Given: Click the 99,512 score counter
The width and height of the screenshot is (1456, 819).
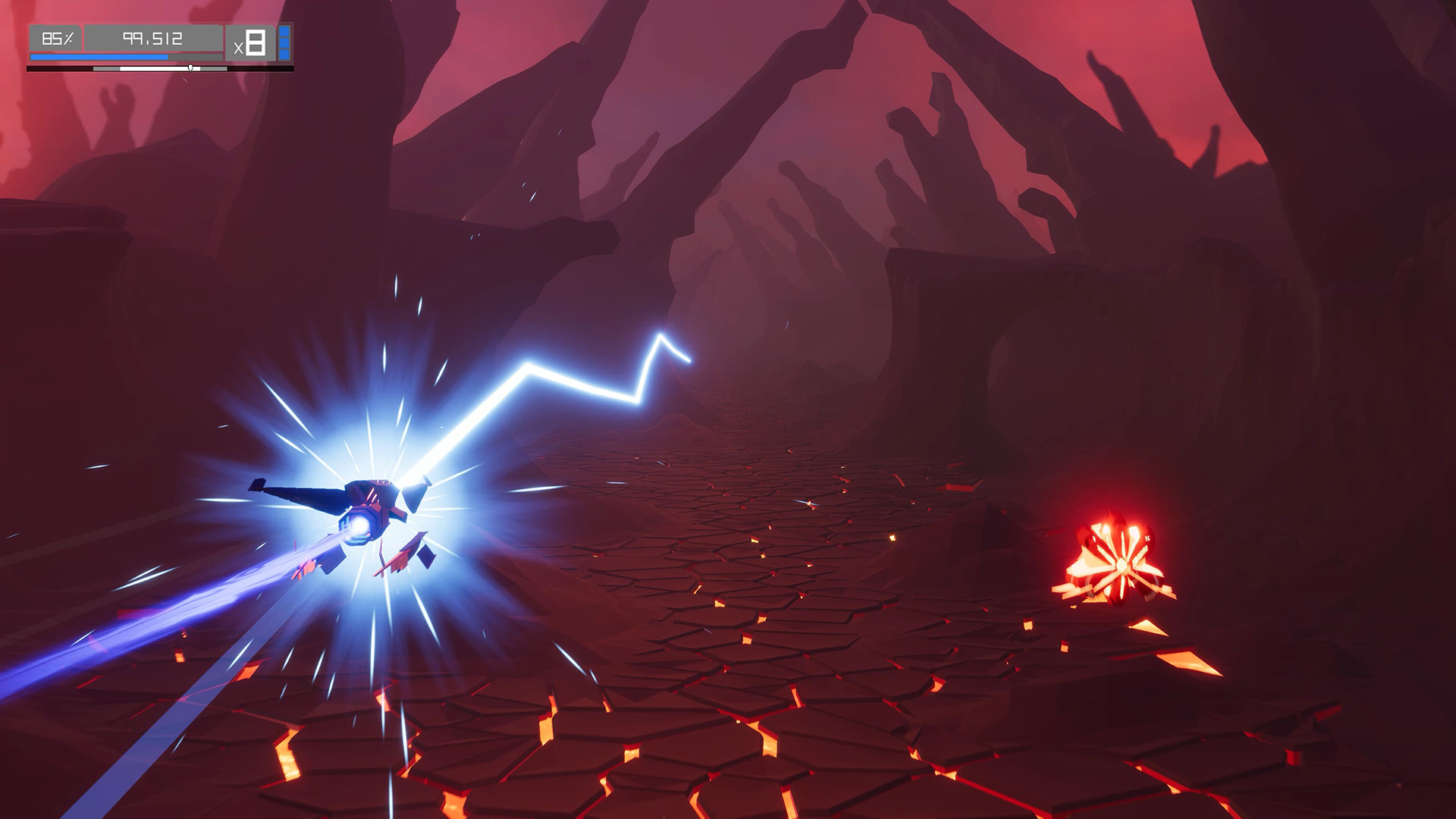Looking at the screenshot, I should coord(152,39).
